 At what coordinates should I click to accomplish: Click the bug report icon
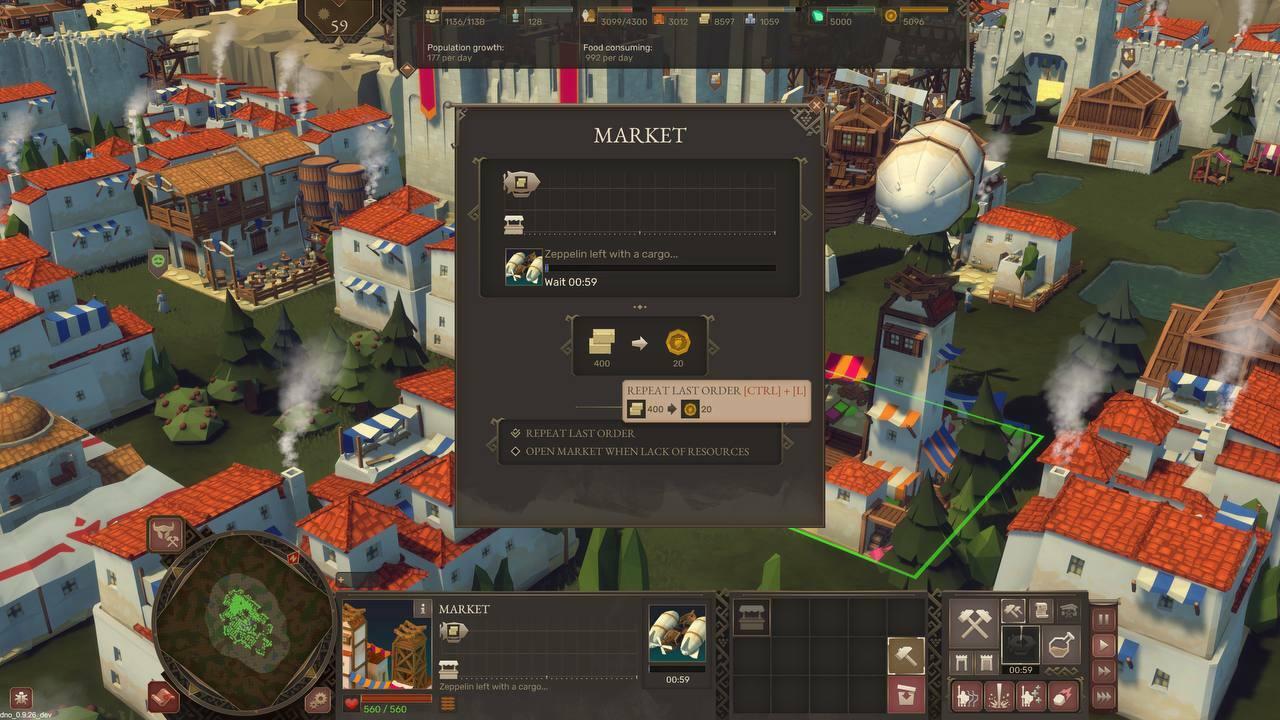[21, 697]
